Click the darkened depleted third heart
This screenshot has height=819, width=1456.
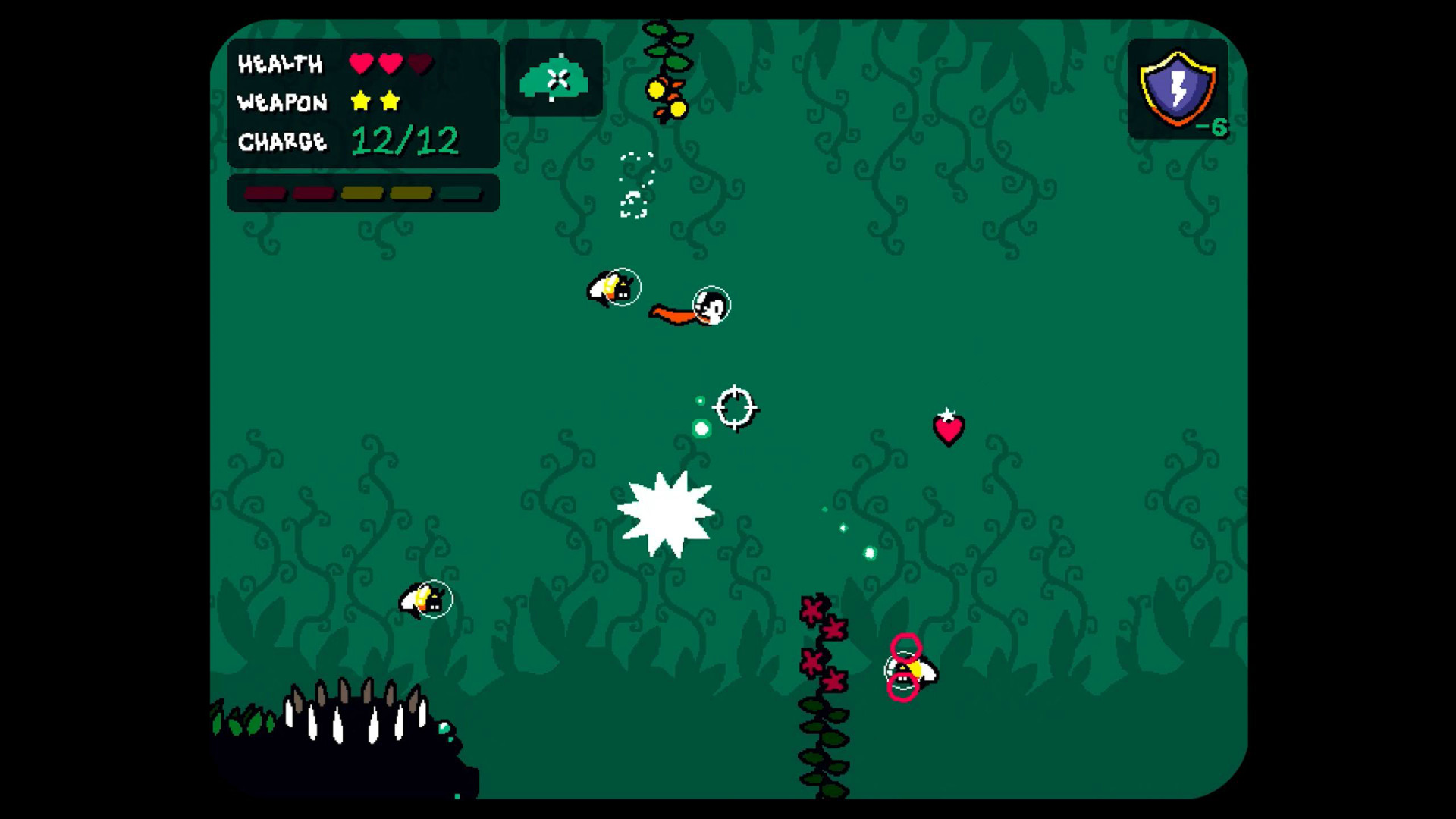click(x=419, y=64)
